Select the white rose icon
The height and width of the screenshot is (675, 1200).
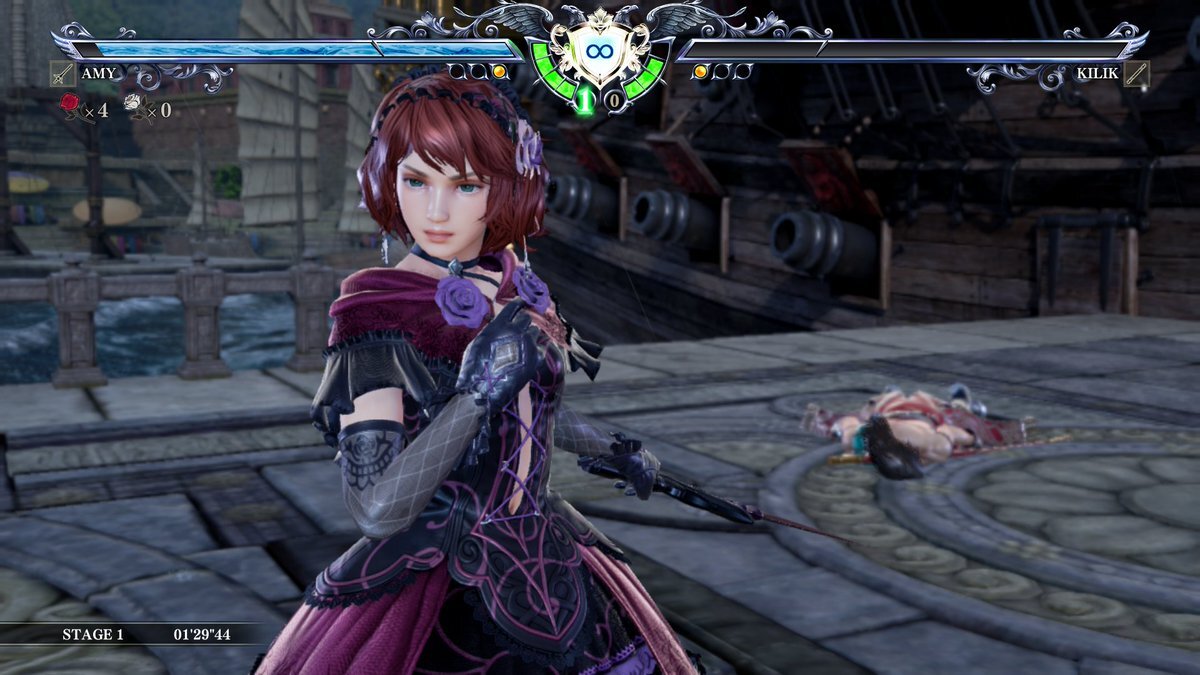coord(133,104)
